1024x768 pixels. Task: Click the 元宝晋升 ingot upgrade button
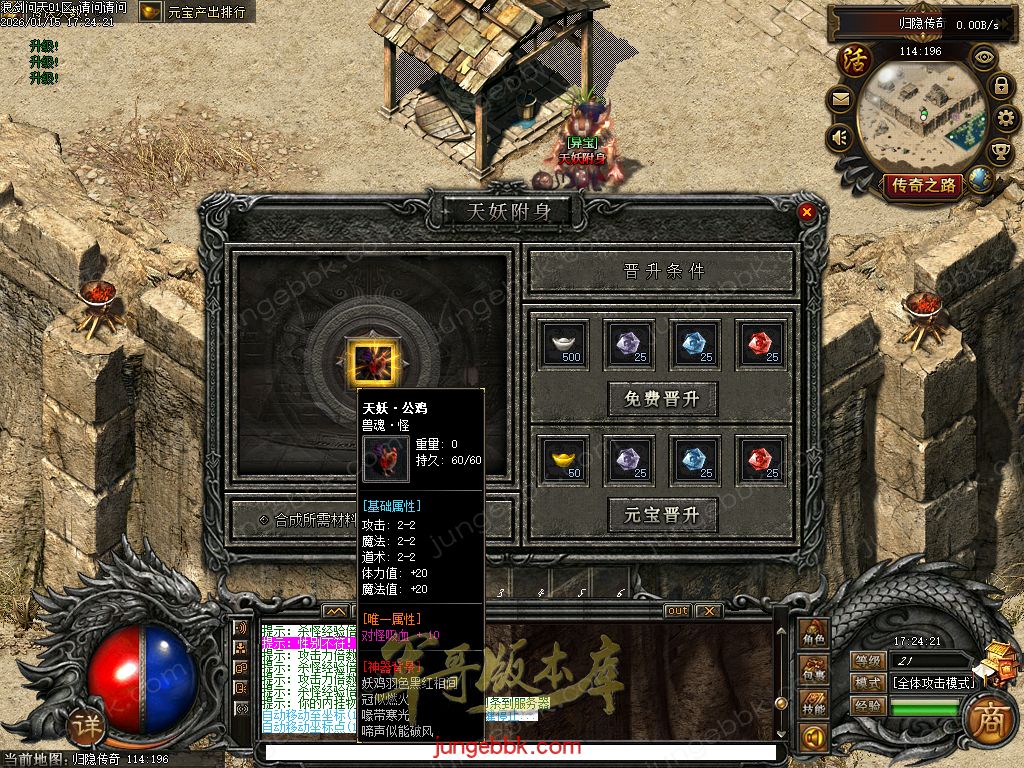(x=663, y=515)
